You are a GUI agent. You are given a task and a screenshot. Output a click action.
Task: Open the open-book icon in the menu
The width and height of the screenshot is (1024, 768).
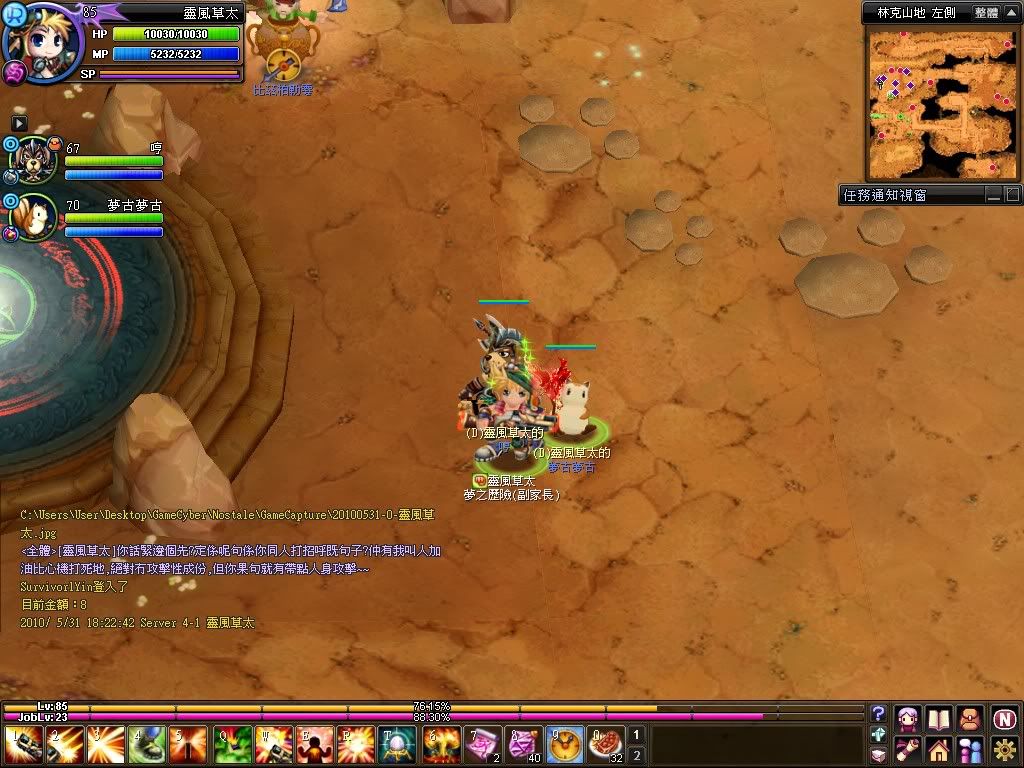tap(938, 718)
